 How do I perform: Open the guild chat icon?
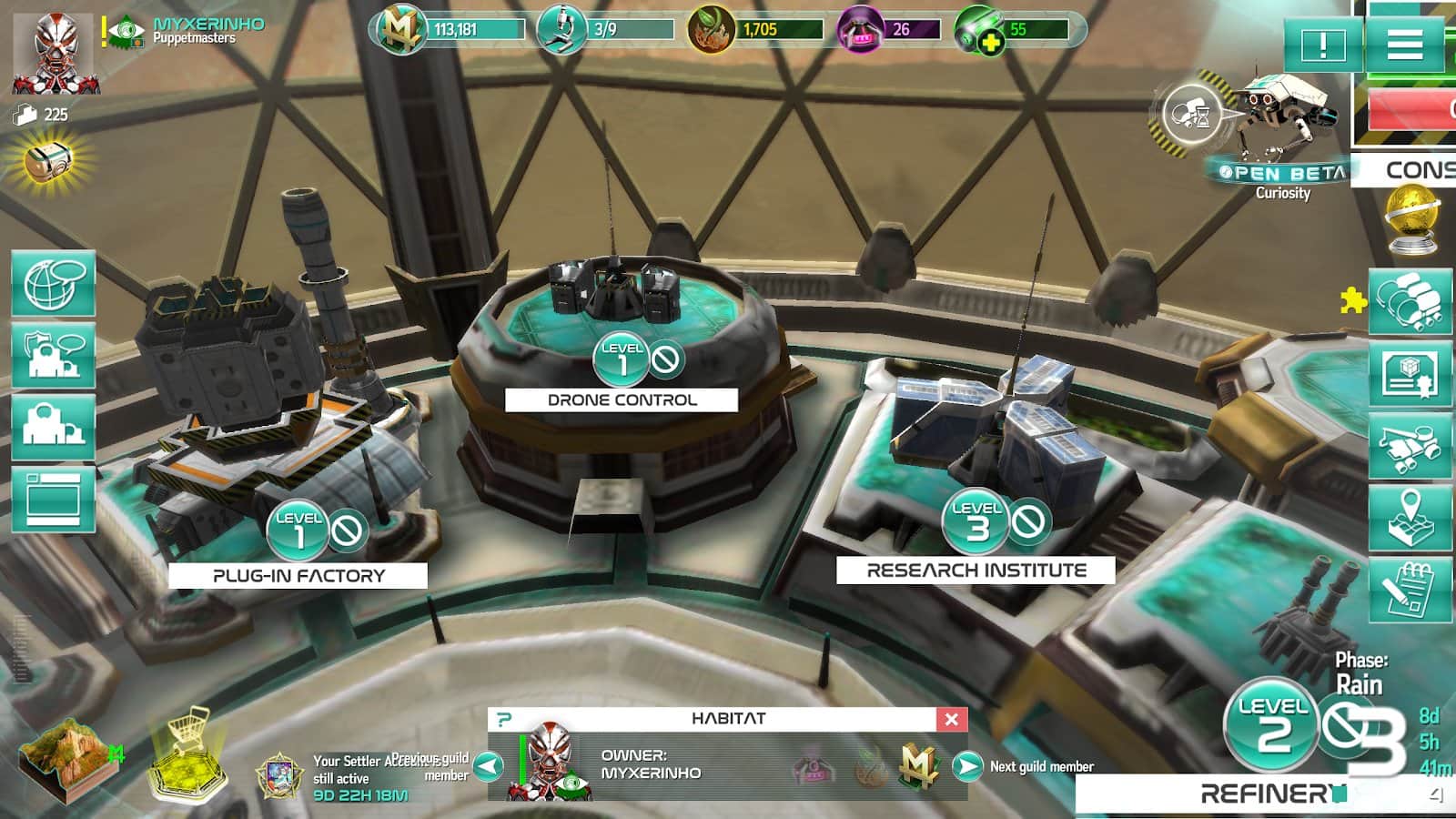tap(54, 355)
